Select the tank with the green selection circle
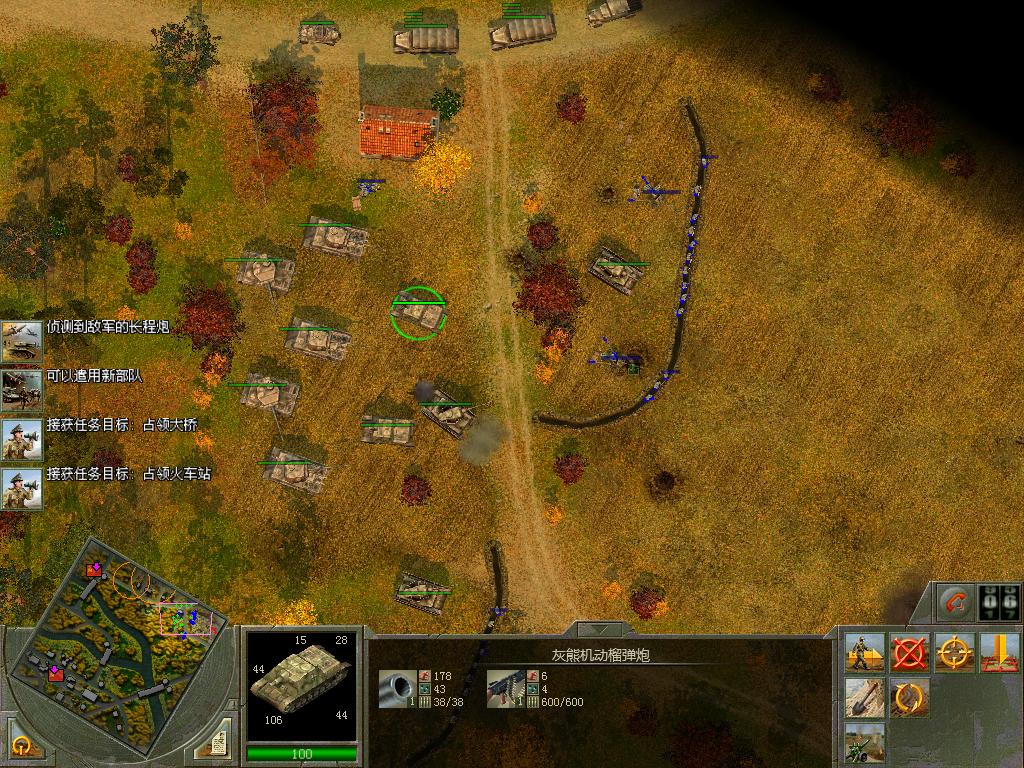Image resolution: width=1024 pixels, height=768 pixels. point(417,312)
